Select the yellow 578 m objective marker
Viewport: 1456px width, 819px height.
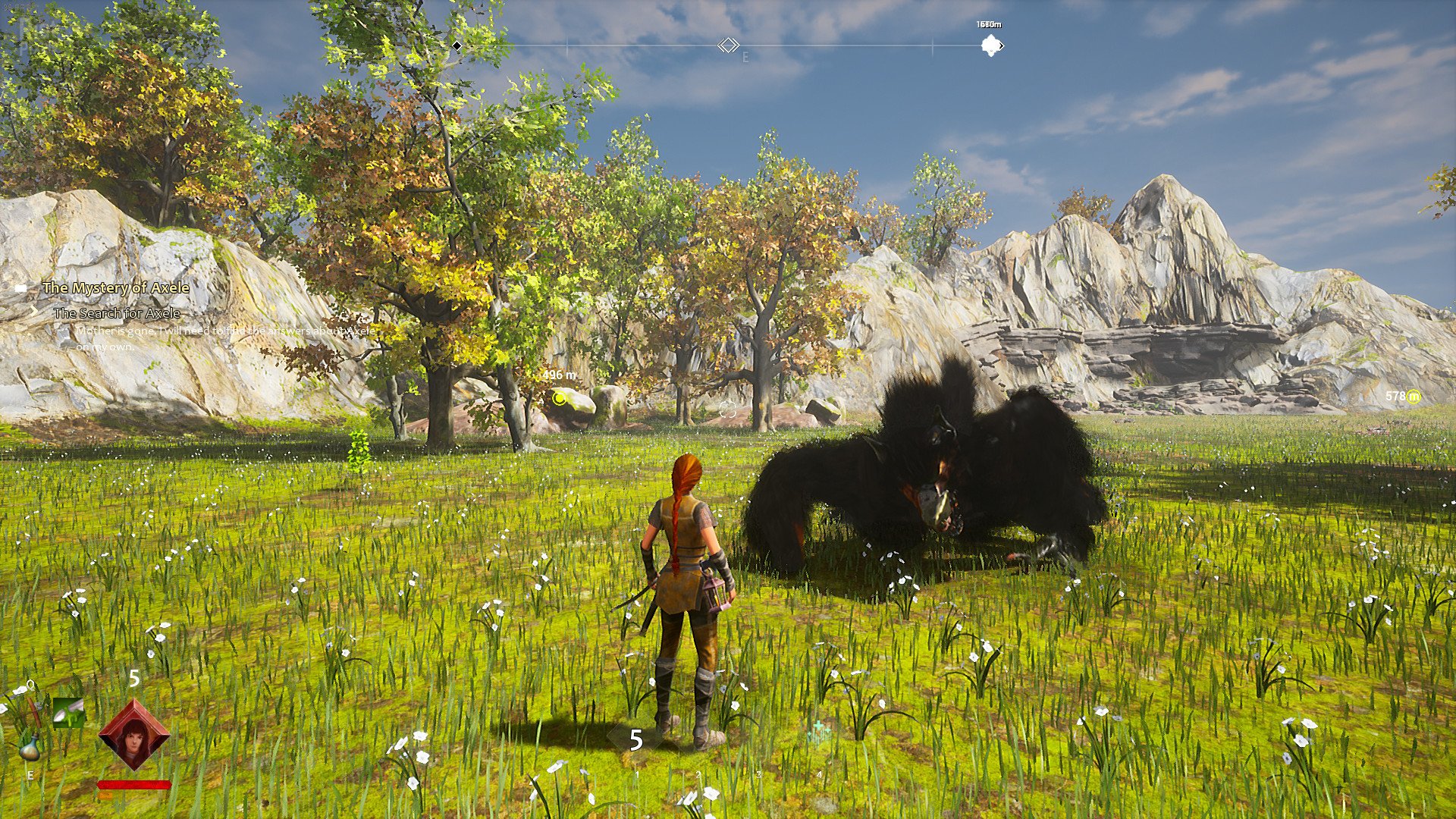(1413, 397)
